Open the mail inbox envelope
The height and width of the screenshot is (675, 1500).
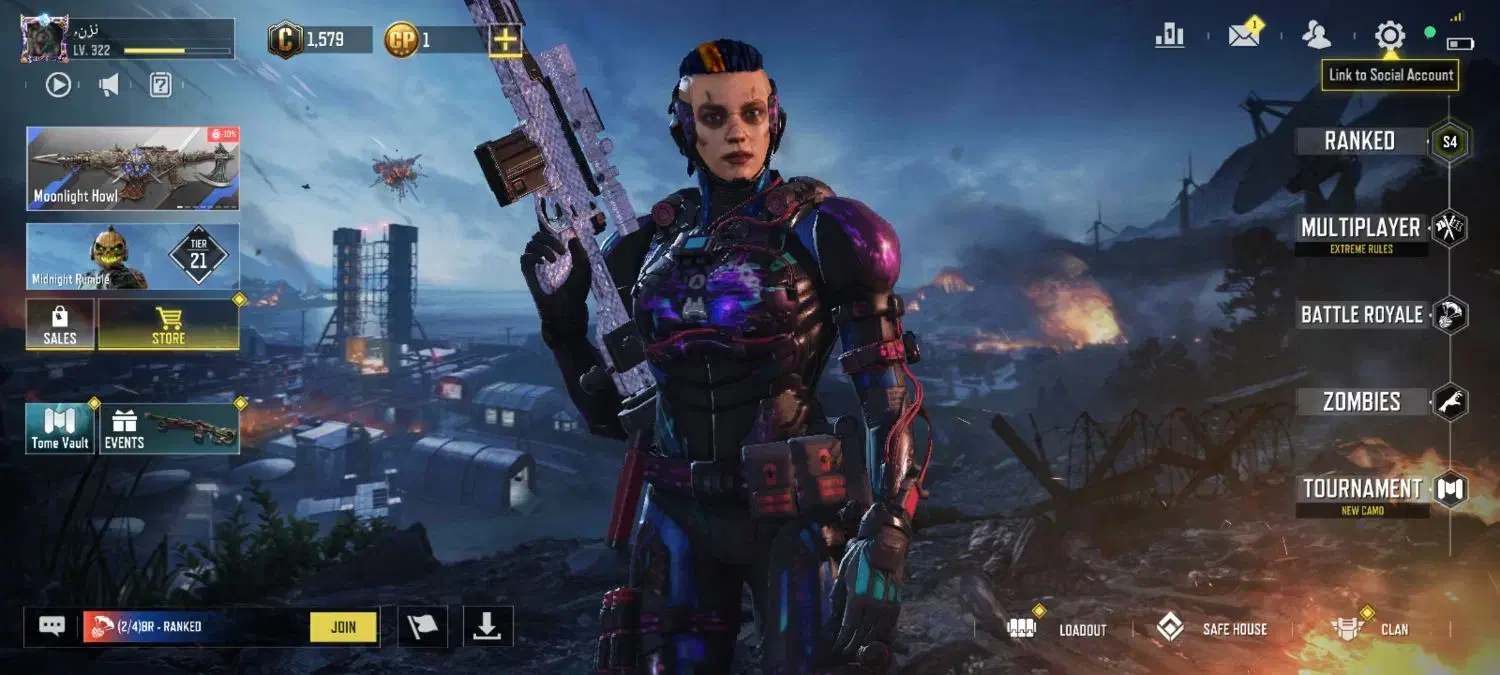1244,36
